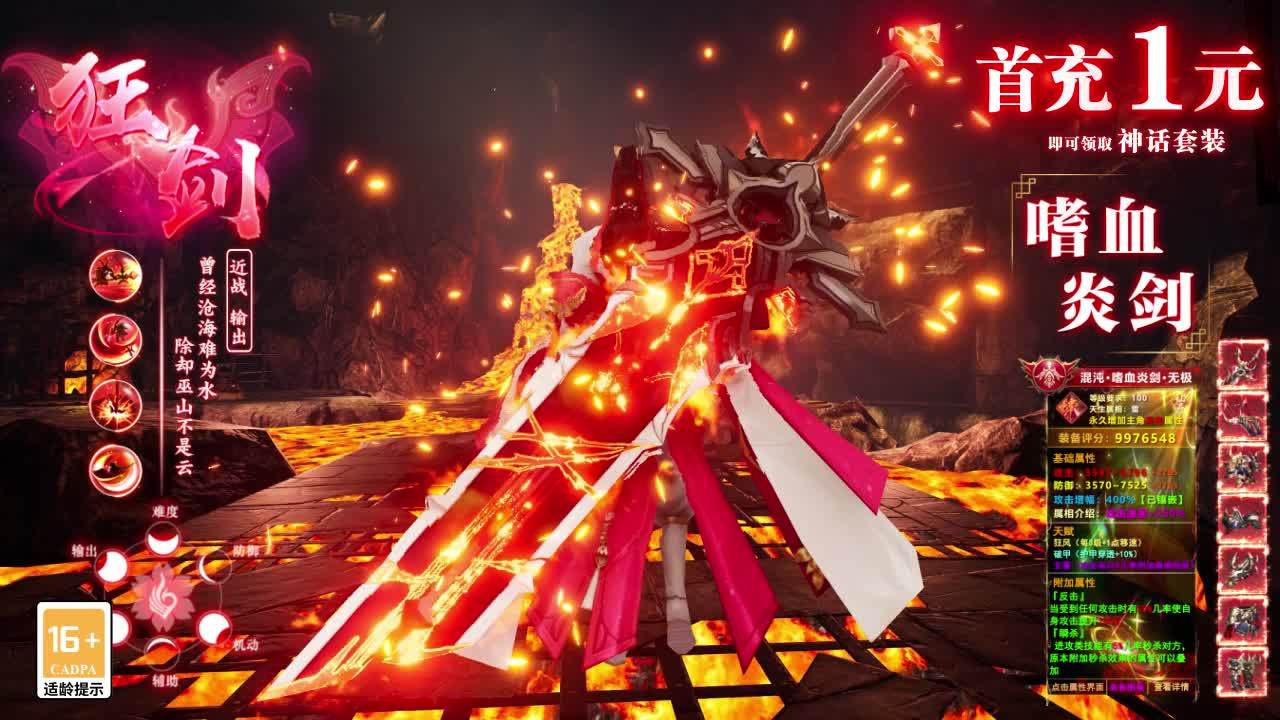Open 查看详情 for item details
The height and width of the screenshot is (720, 1280).
1172,687
